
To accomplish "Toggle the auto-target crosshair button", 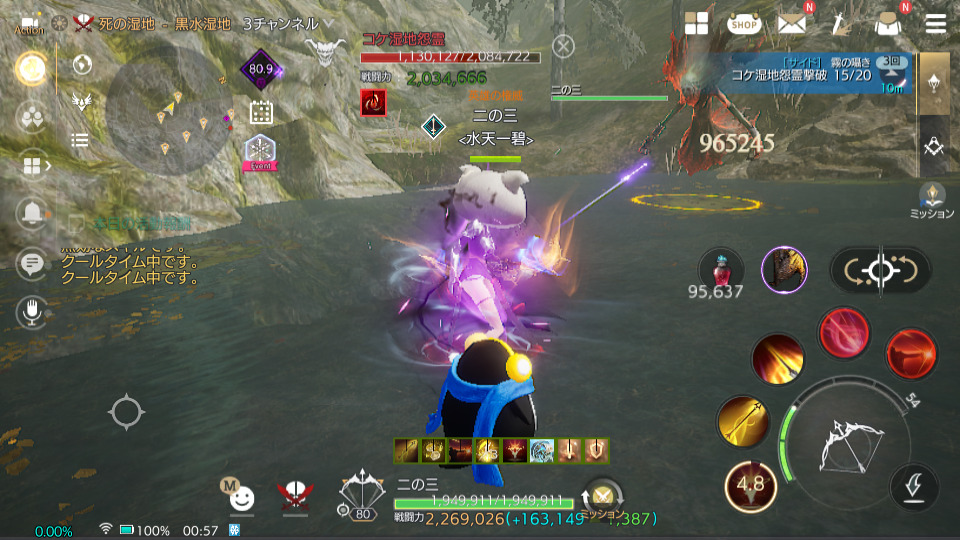I will pos(880,270).
